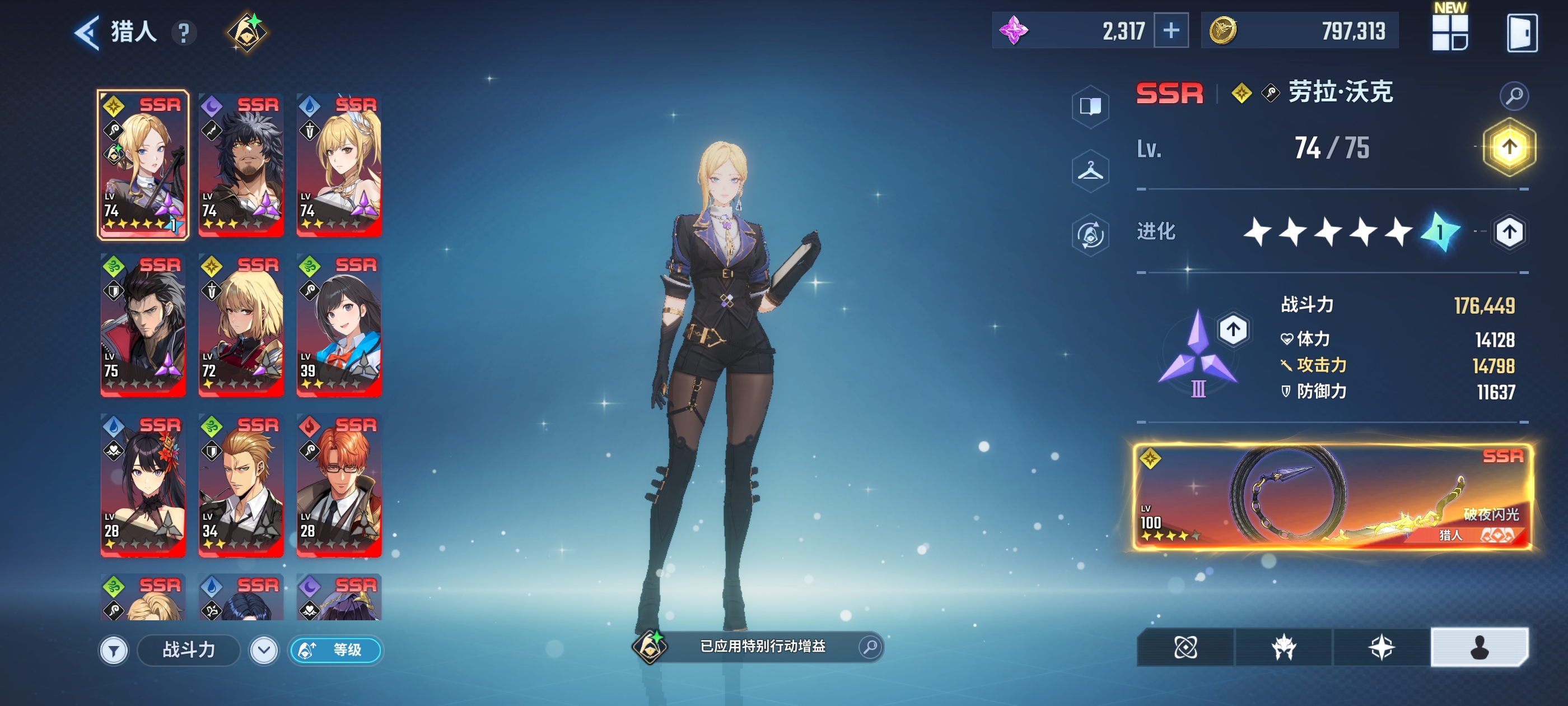The height and width of the screenshot is (706, 1568).
Task: Exit through the door icon
Action: coord(1521,32)
